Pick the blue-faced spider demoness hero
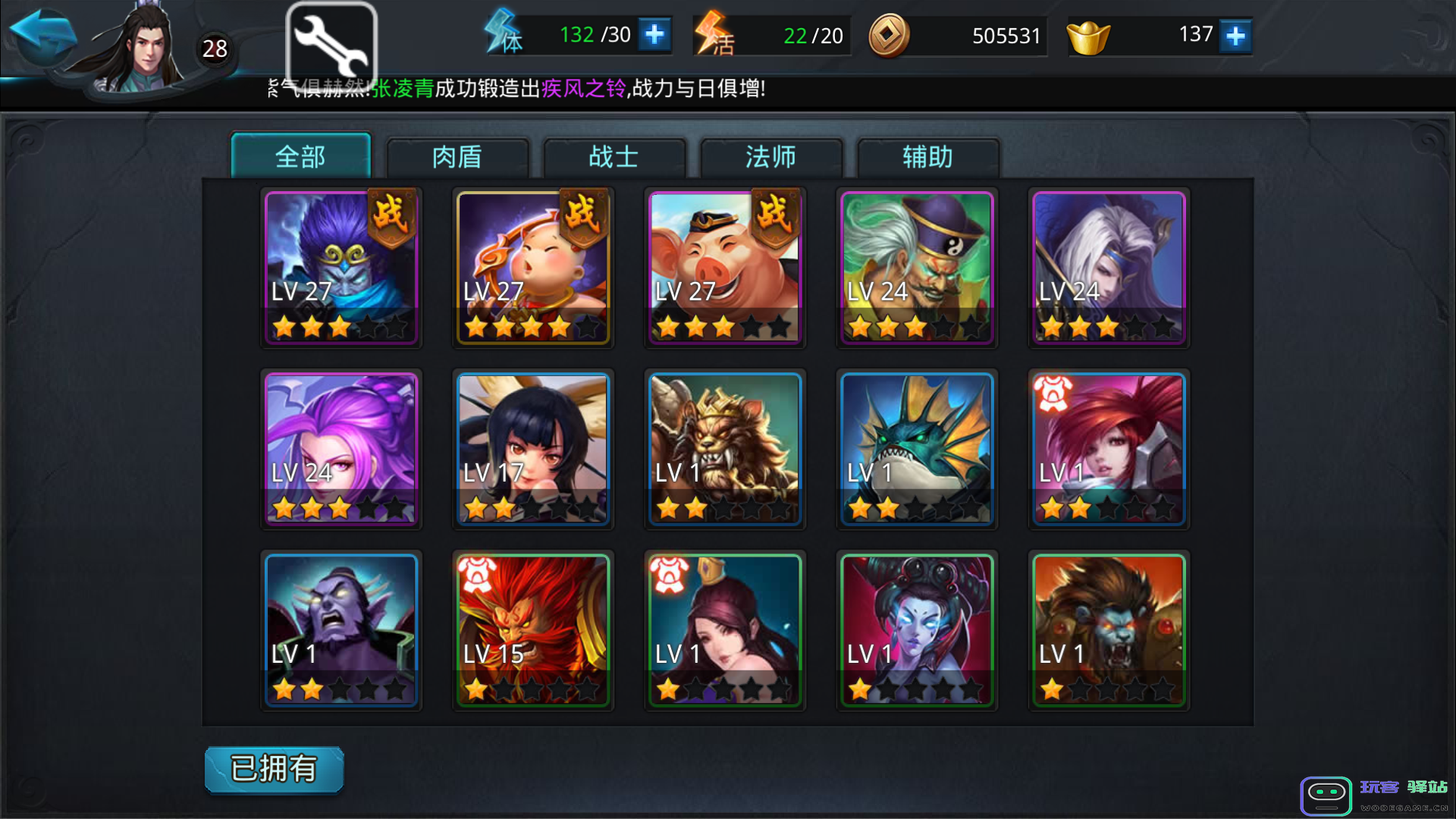 (917, 630)
